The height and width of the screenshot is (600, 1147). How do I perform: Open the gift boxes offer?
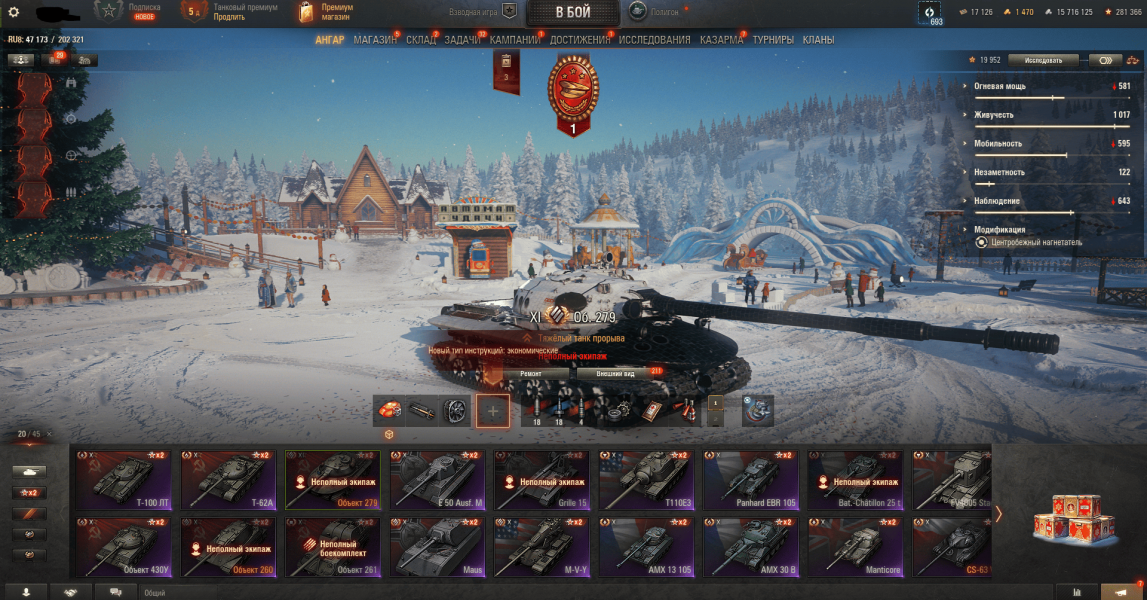pos(1073,519)
